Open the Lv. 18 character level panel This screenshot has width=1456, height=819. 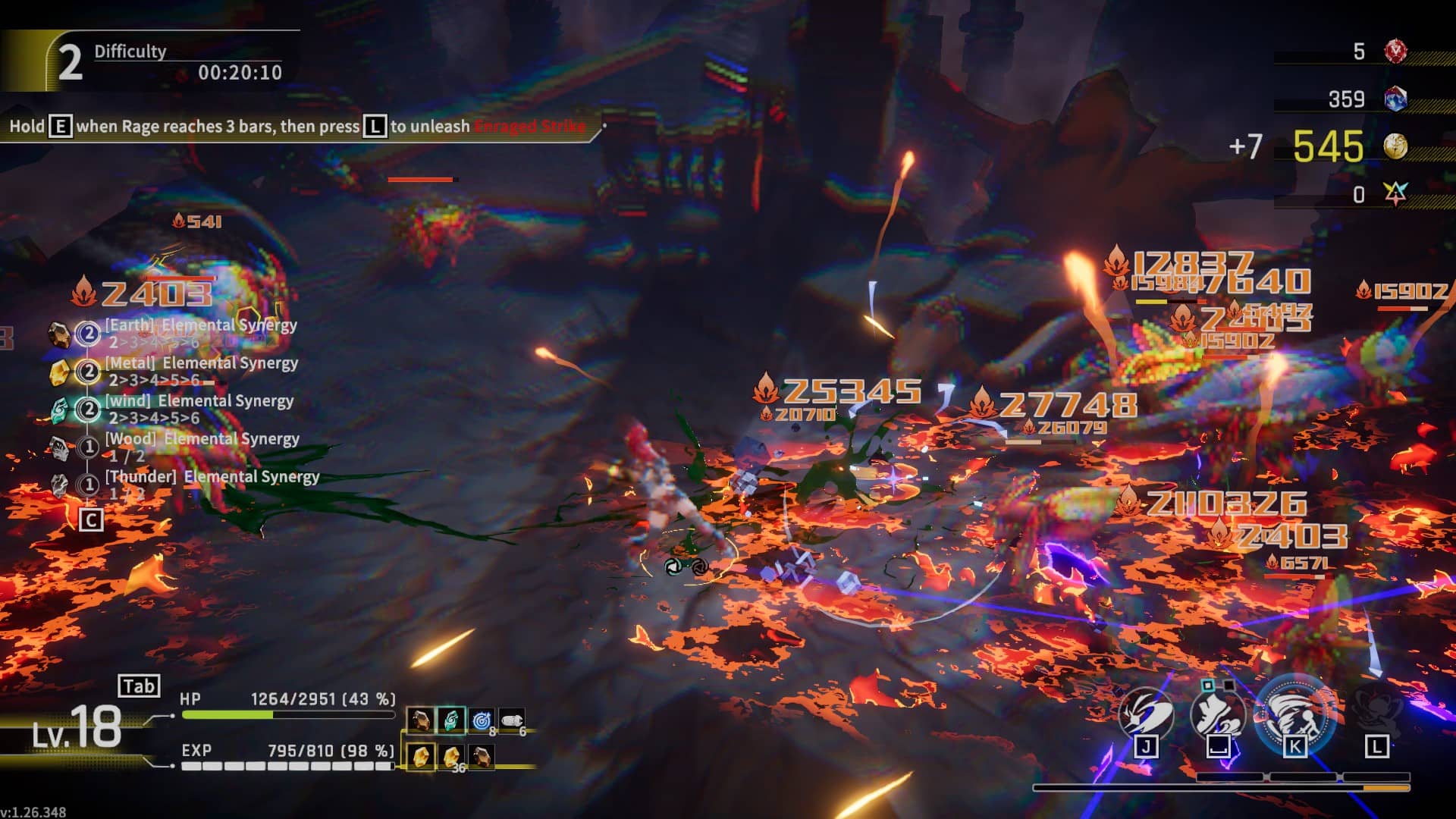point(77,728)
